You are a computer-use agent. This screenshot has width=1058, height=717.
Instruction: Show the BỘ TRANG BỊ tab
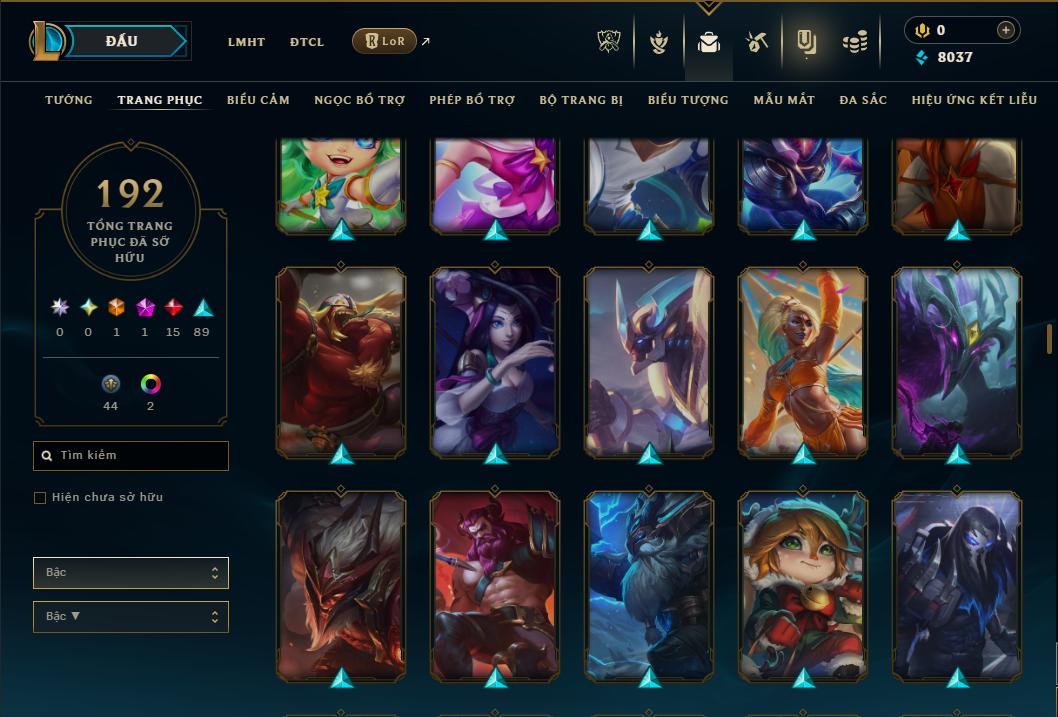click(581, 100)
